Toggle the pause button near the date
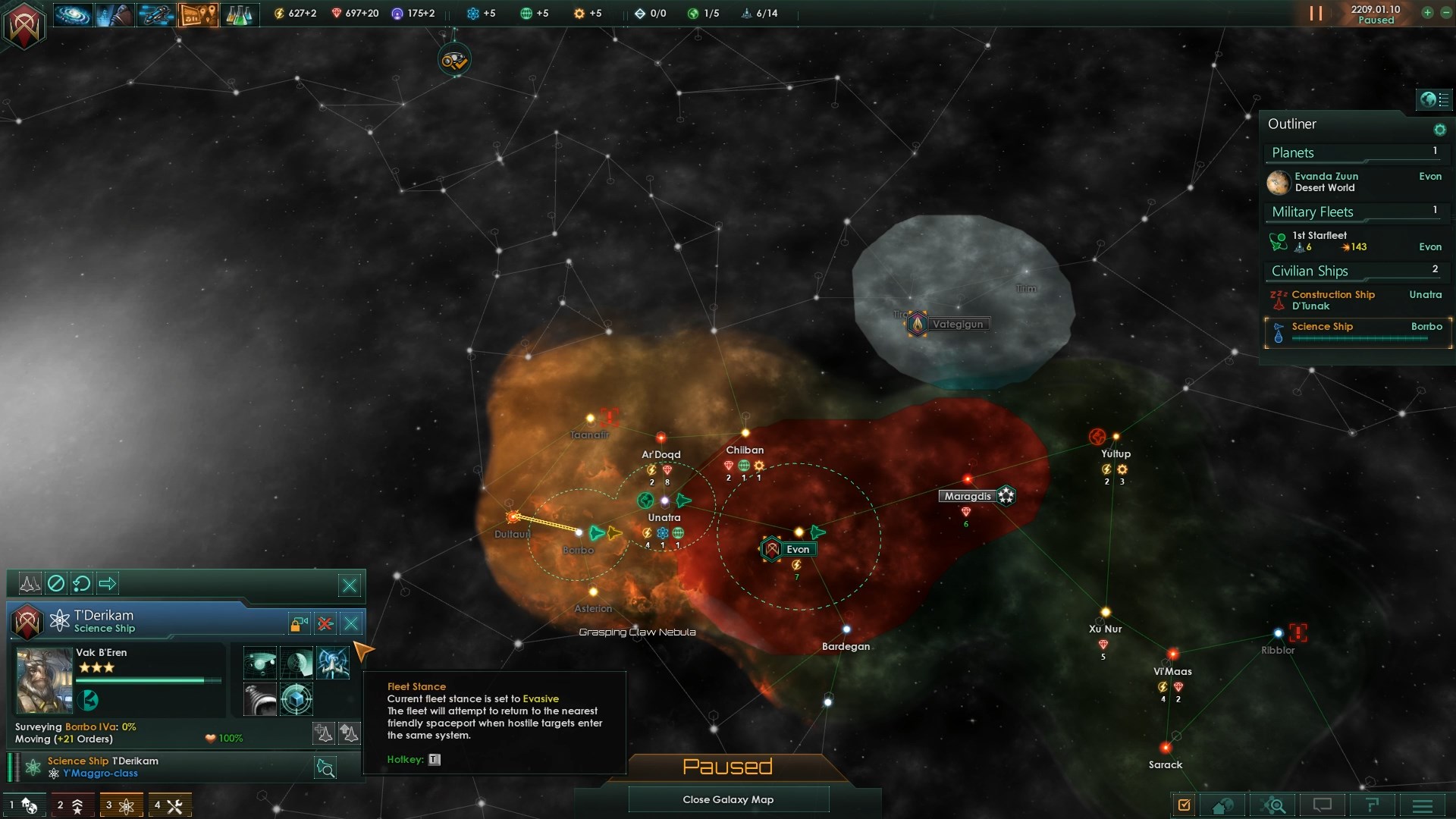 [1316, 14]
